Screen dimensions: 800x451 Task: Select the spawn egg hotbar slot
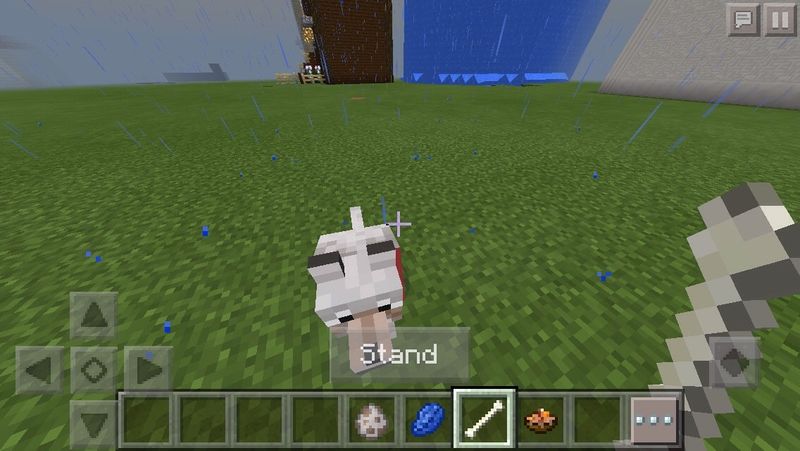tap(371, 419)
